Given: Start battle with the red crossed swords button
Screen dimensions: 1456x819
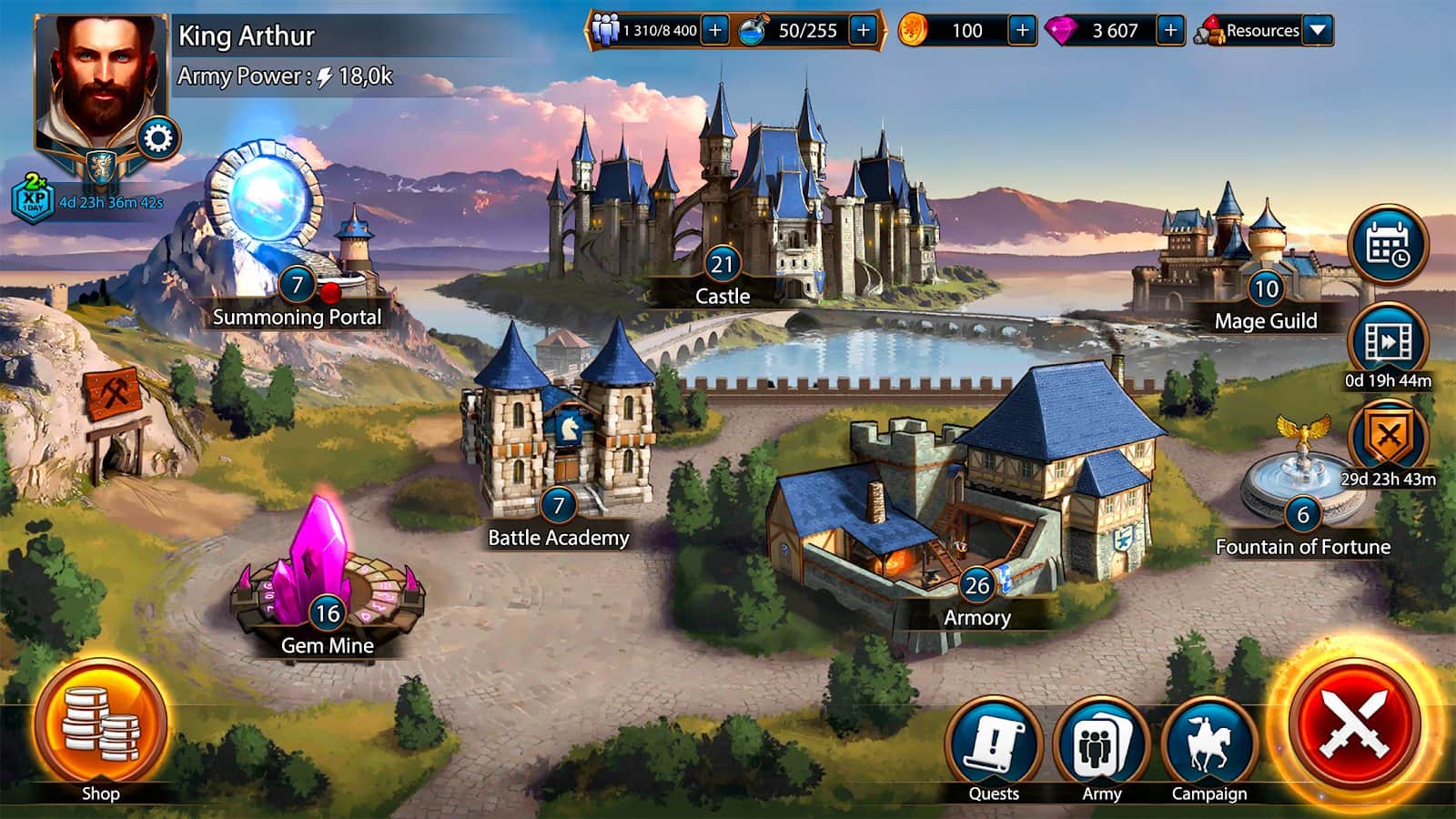Looking at the screenshot, I should [x=1357, y=724].
